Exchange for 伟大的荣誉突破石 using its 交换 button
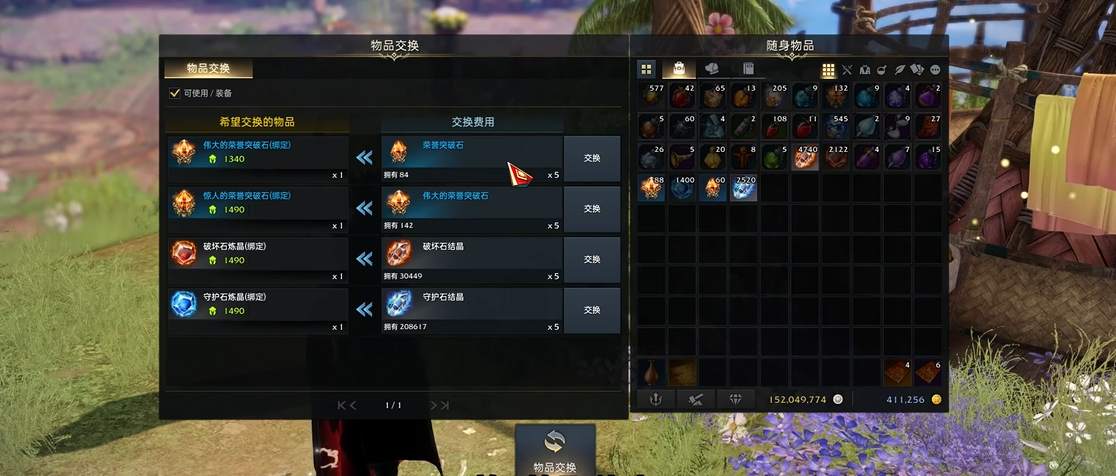The image size is (1116, 476). (591, 158)
